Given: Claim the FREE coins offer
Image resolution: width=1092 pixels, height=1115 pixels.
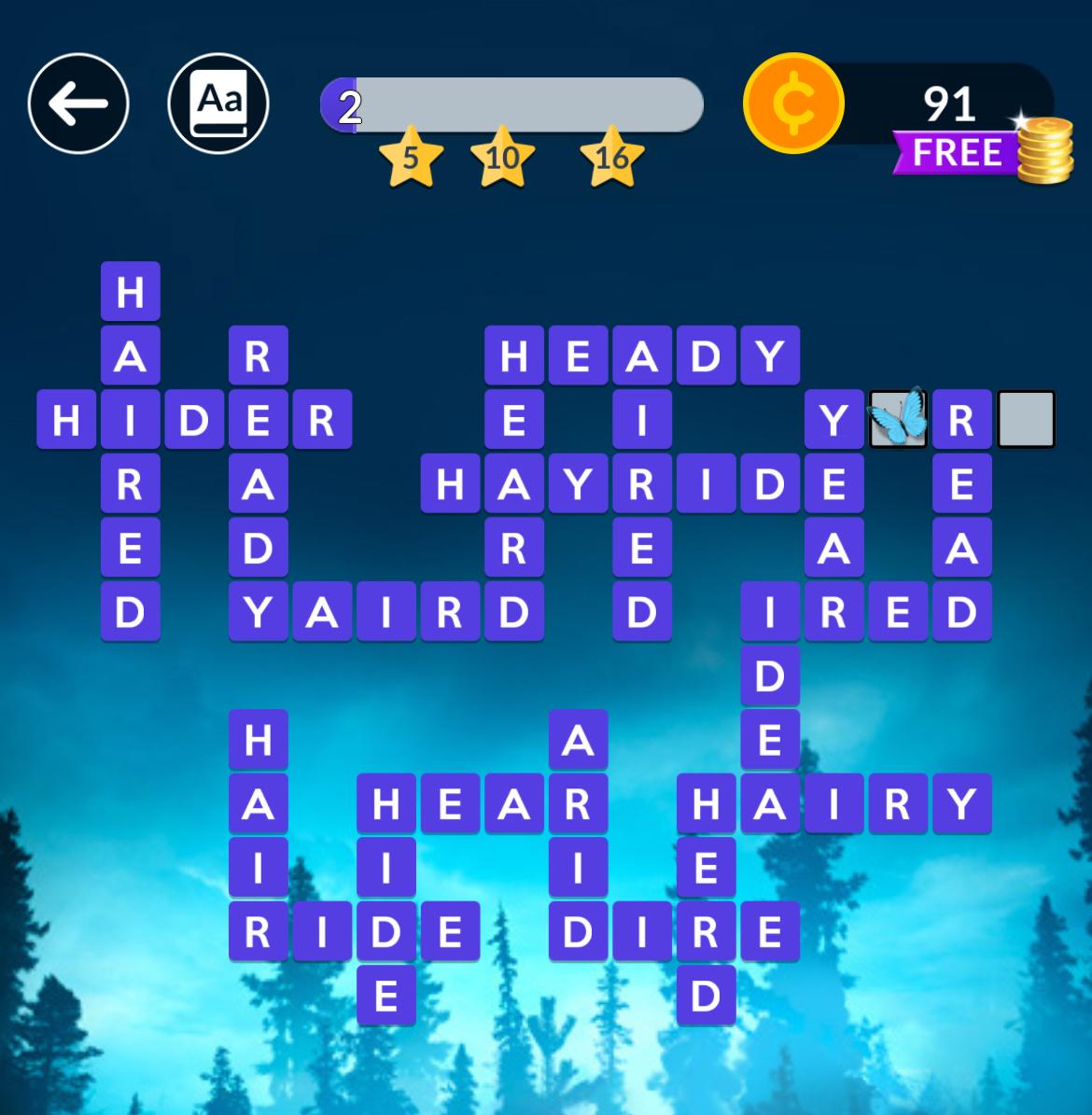Looking at the screenshot, I should click(x=980, y=153).
